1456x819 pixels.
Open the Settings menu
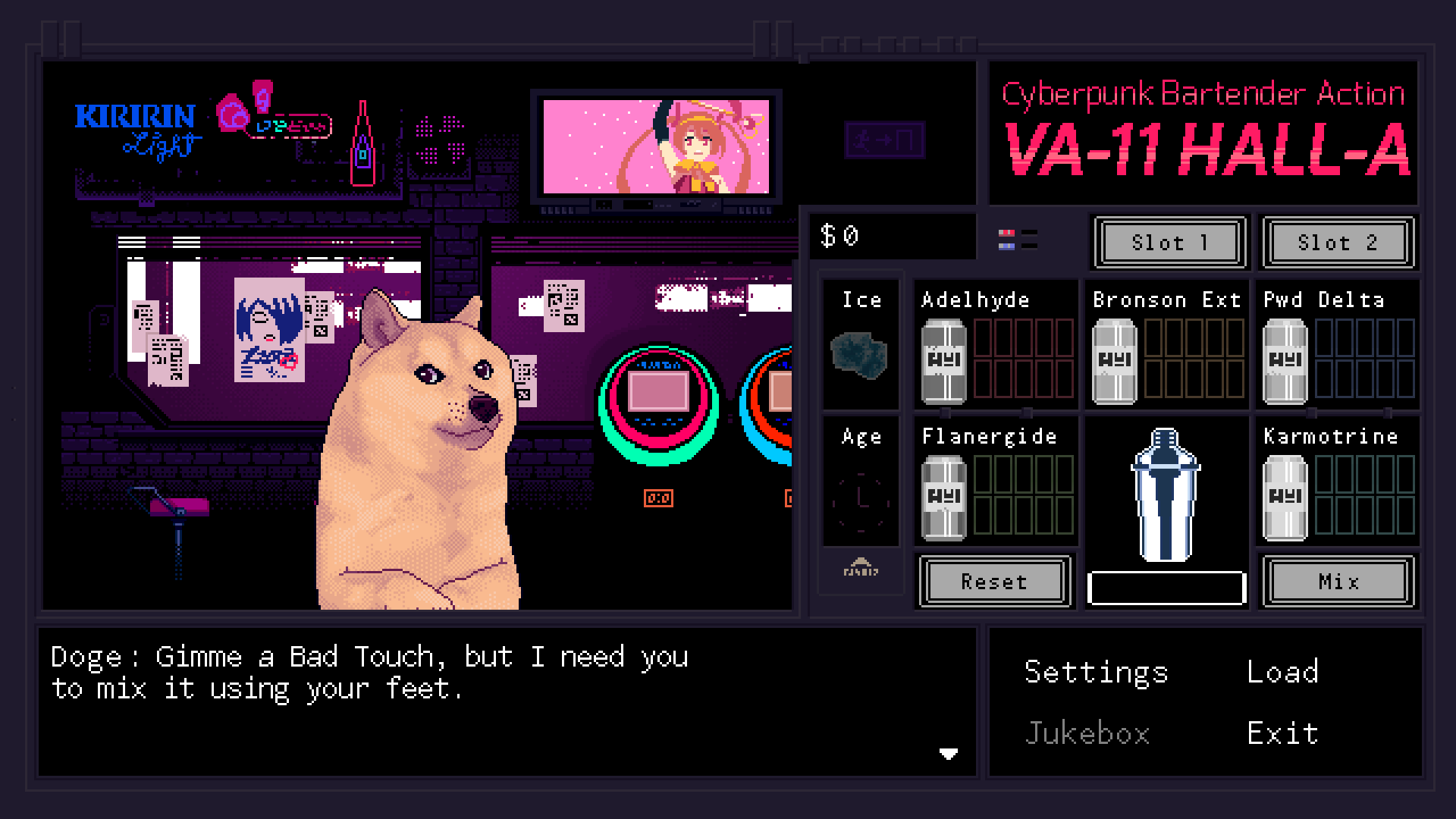[1095, 673]
